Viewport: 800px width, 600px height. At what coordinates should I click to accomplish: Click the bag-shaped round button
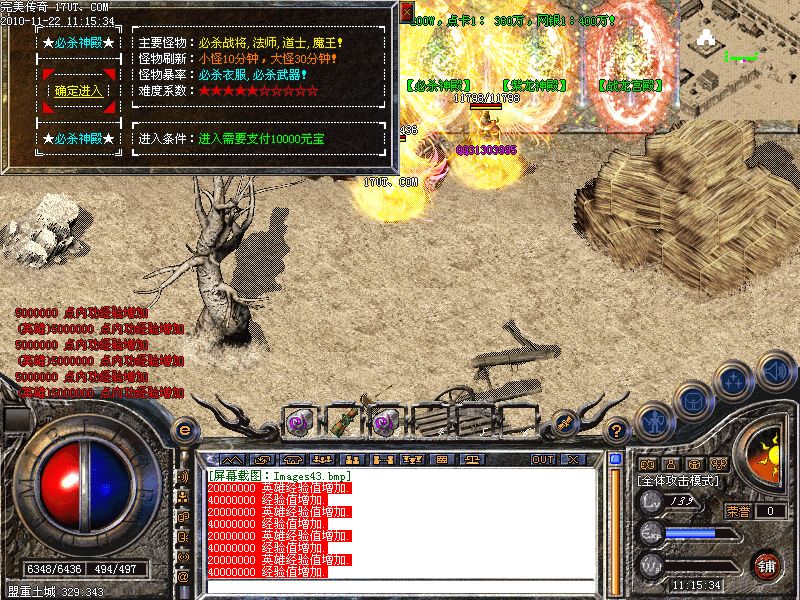pos(692,399)
